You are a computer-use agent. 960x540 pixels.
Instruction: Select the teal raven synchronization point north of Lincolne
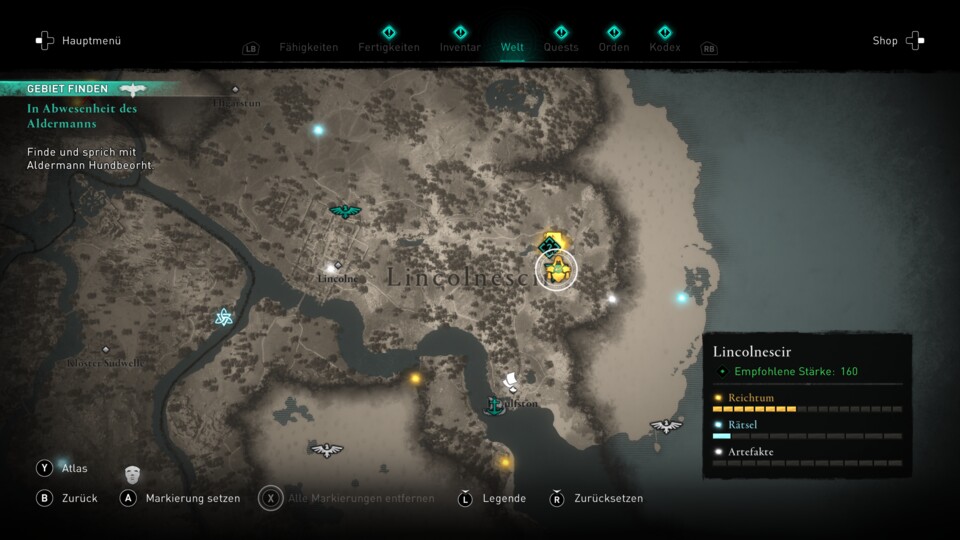coord(345,211)
